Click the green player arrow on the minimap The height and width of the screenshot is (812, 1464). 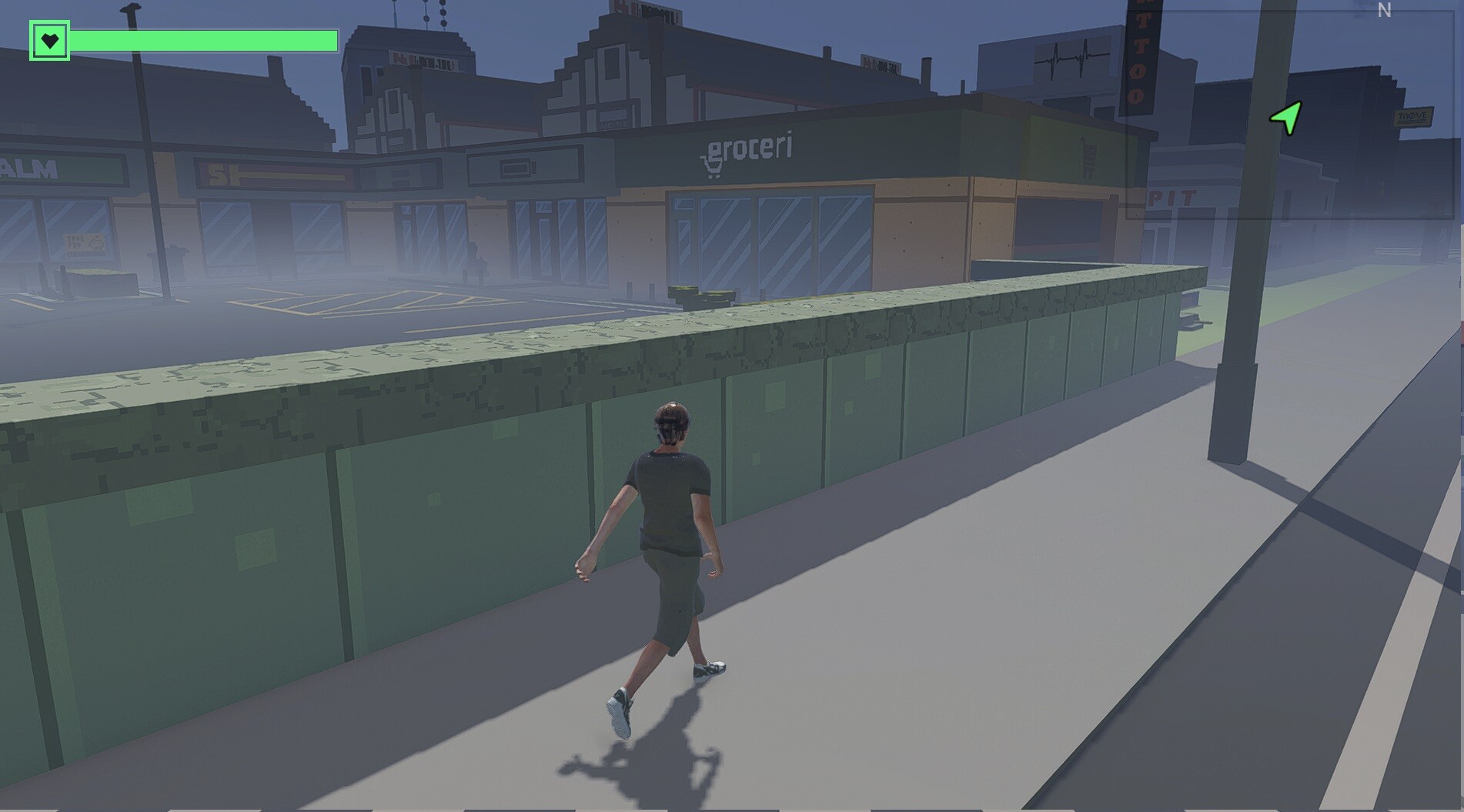[1284, 117]
